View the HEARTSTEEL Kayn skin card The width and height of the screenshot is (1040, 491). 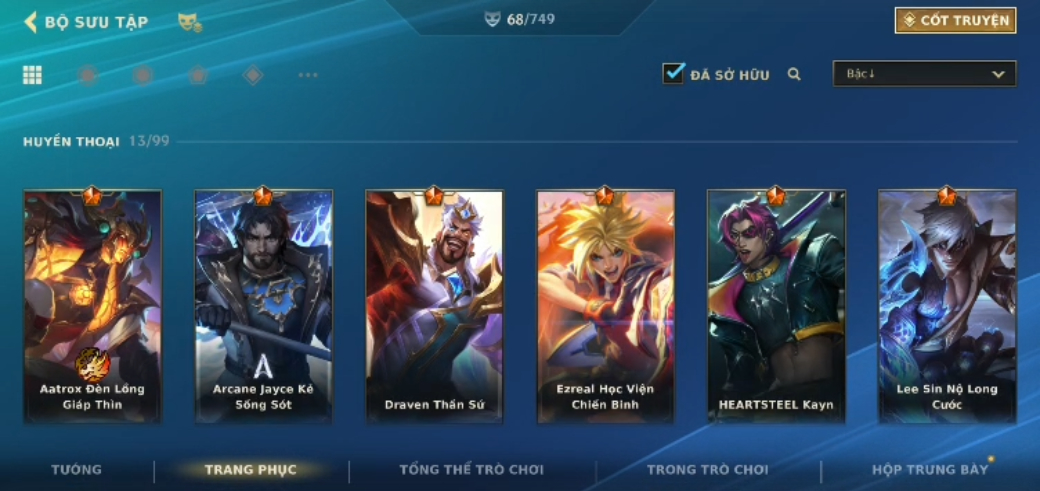776,305
